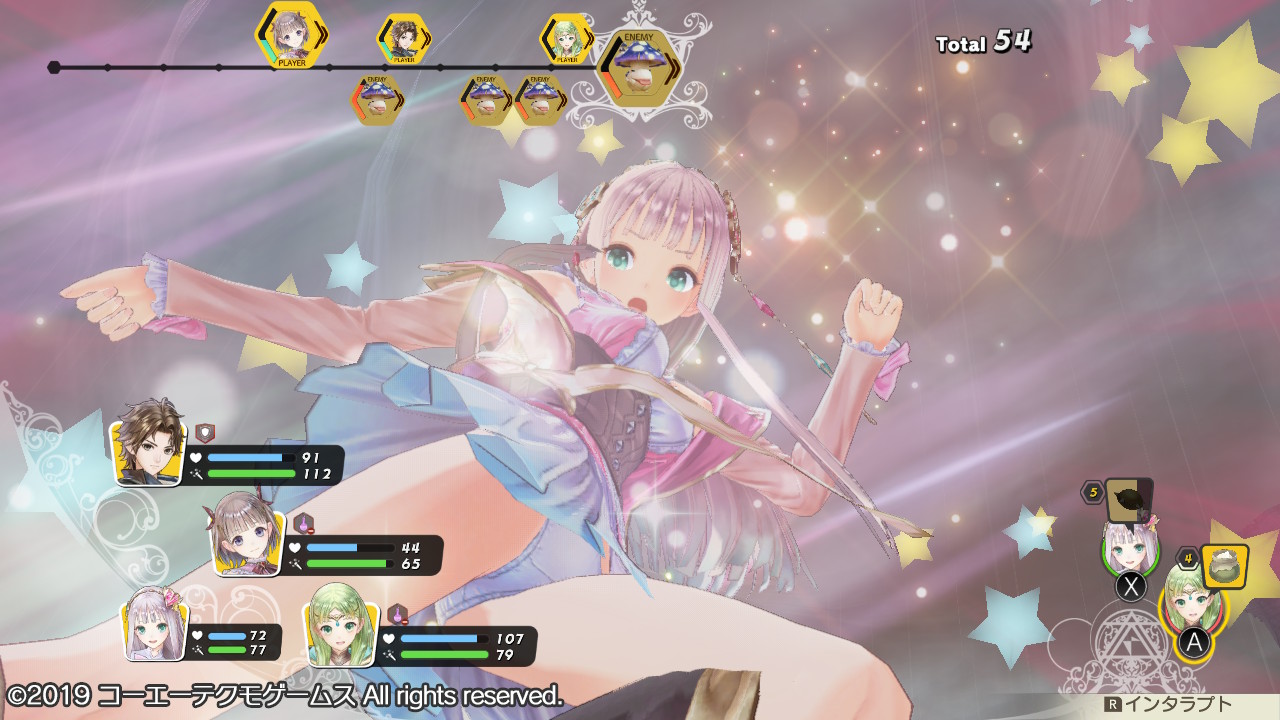
Task: Select the silver-haired girl's party status portrait
Action: (x=157, y=624)
